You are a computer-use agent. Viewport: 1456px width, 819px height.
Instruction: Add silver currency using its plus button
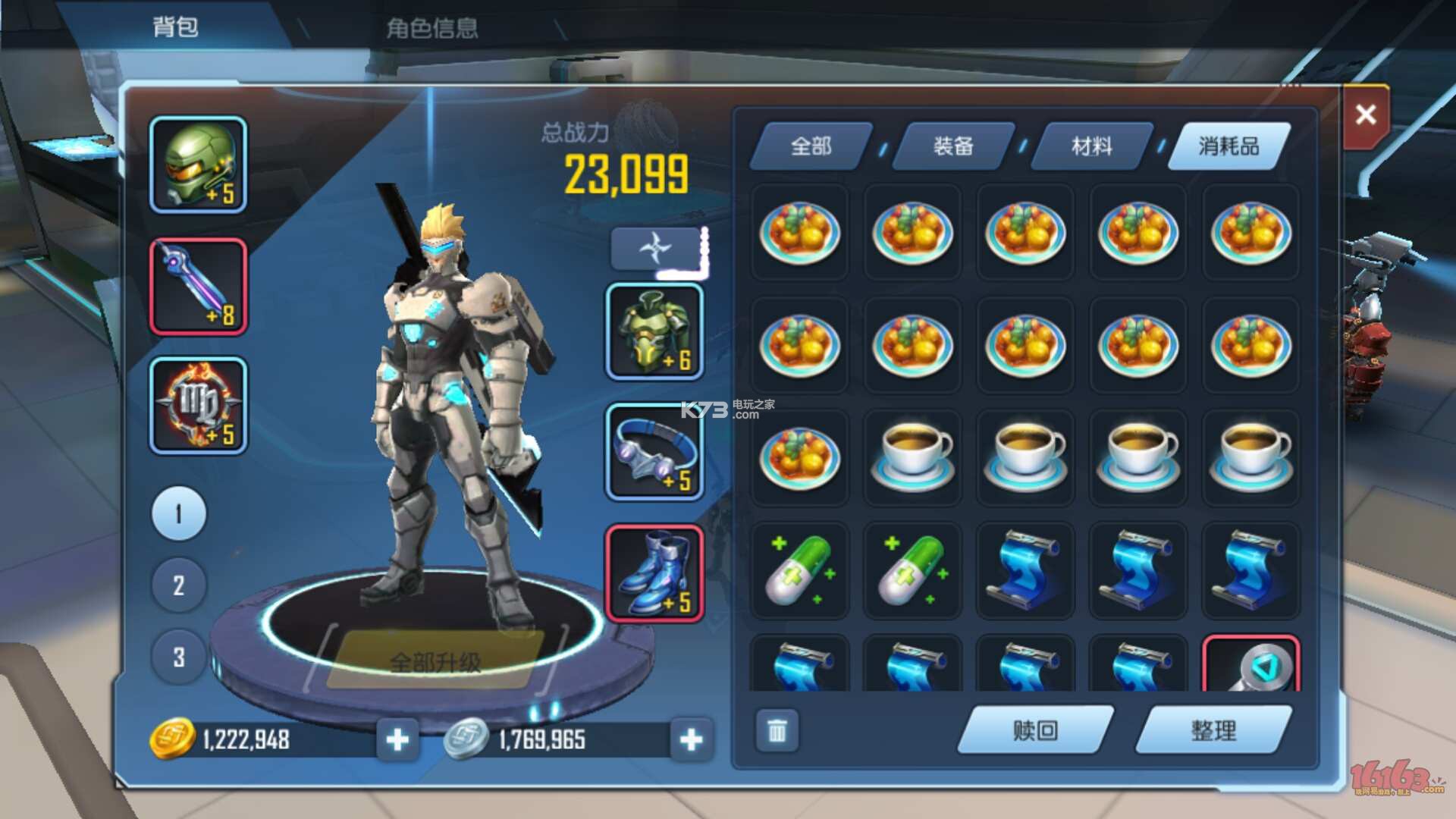(691, 739)
